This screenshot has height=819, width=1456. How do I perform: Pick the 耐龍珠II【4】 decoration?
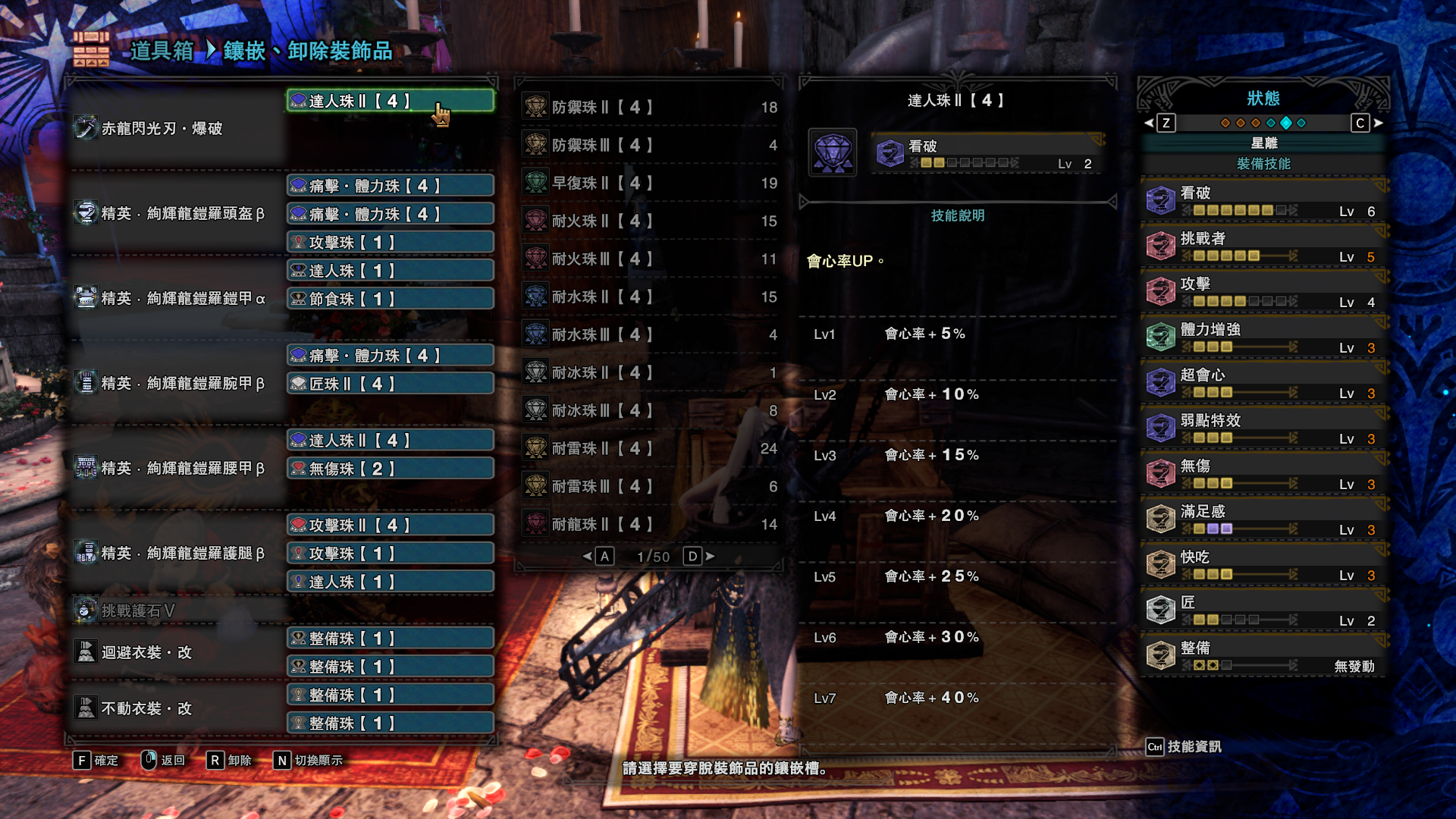click(649, 524)
